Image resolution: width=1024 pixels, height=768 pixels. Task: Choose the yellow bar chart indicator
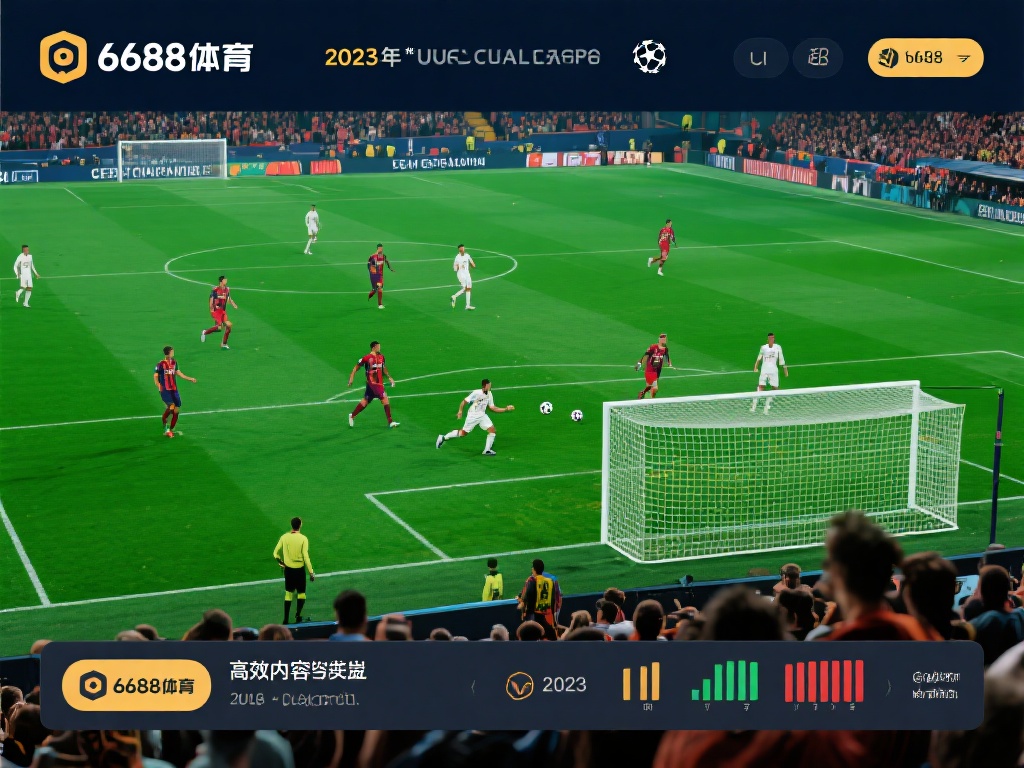(641, 682)
